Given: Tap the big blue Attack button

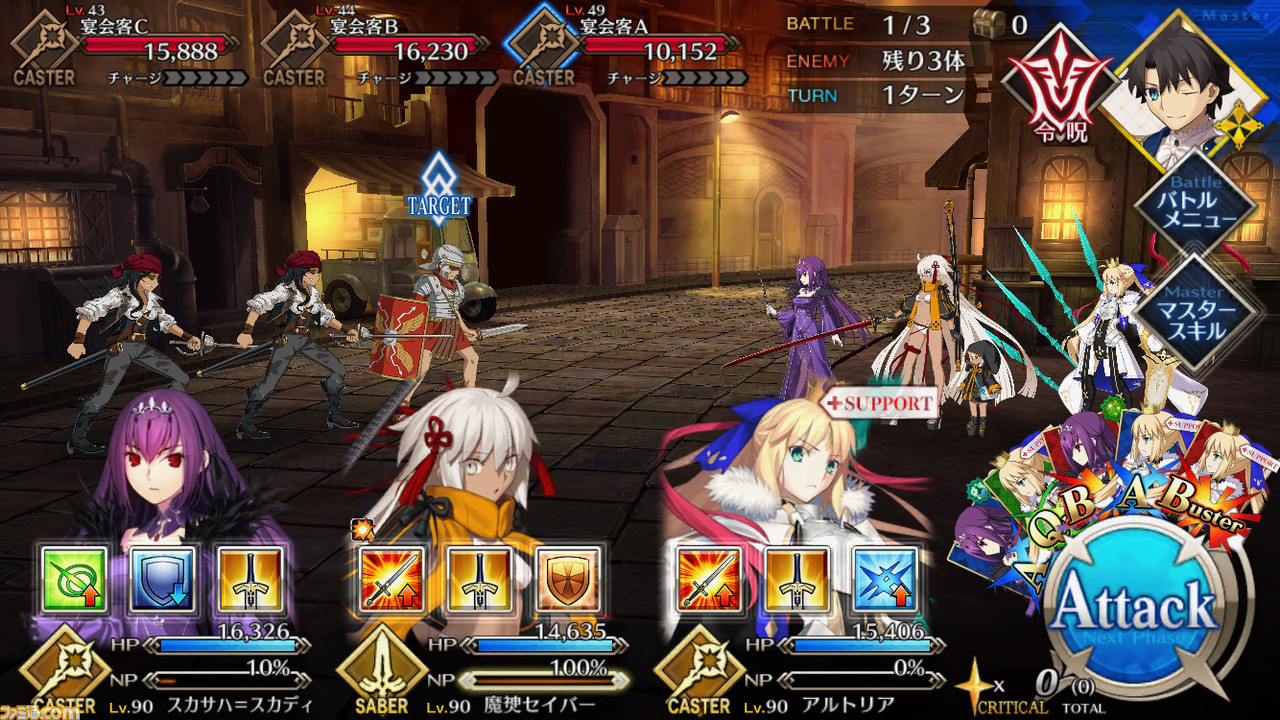Looking at the screenshot, I should click(x=1135, y=608).
